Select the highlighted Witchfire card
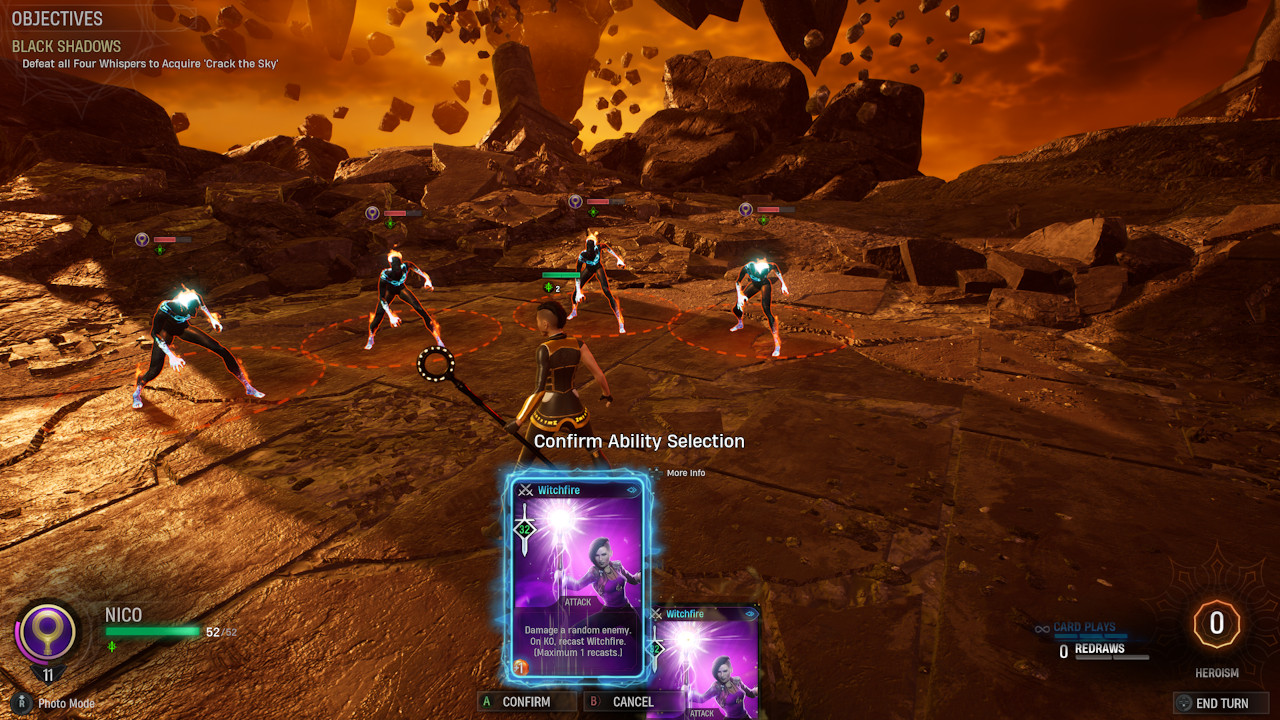This screenshot has height=720, width=1280. (x=577, y=578)
